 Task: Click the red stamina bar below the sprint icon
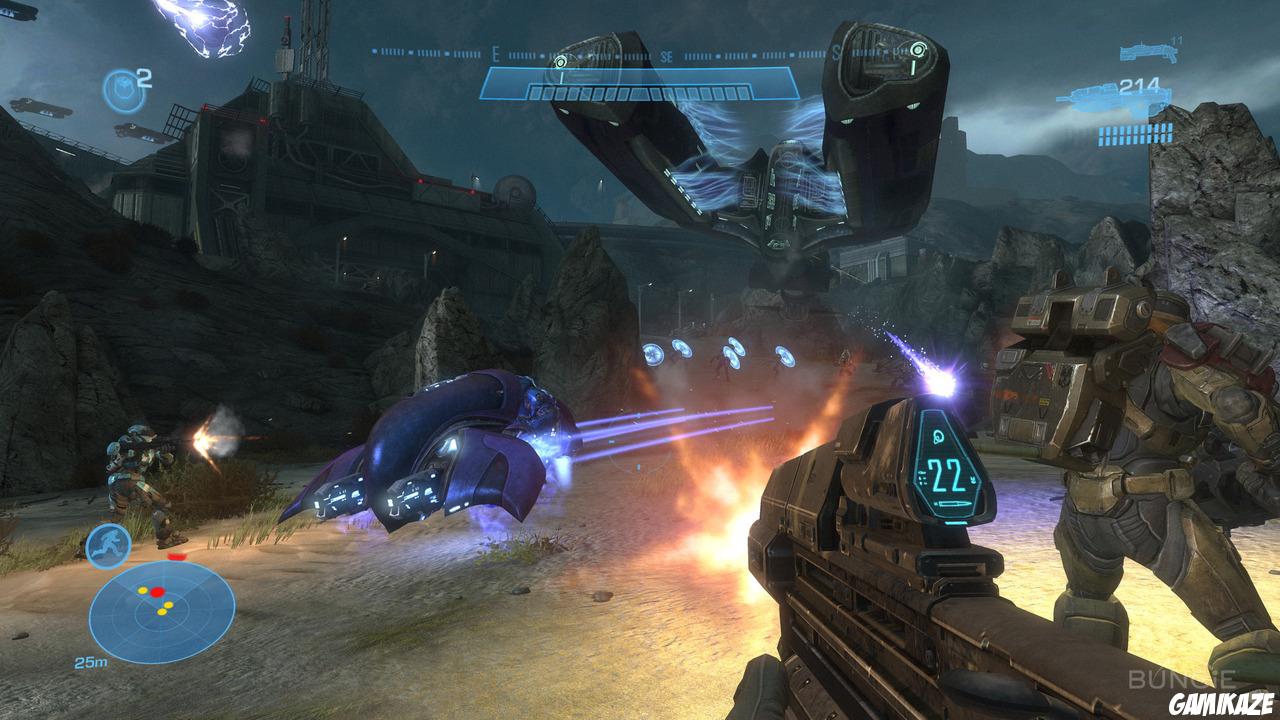pos(176,557)
